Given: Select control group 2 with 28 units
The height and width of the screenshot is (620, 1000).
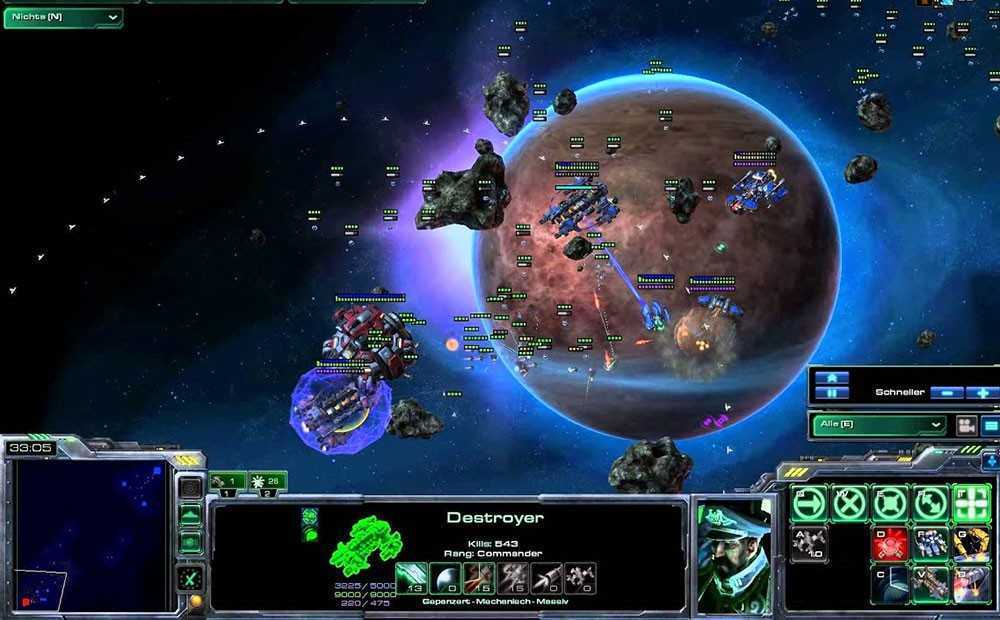Looking at the screenshot, I should click(267, 483).
